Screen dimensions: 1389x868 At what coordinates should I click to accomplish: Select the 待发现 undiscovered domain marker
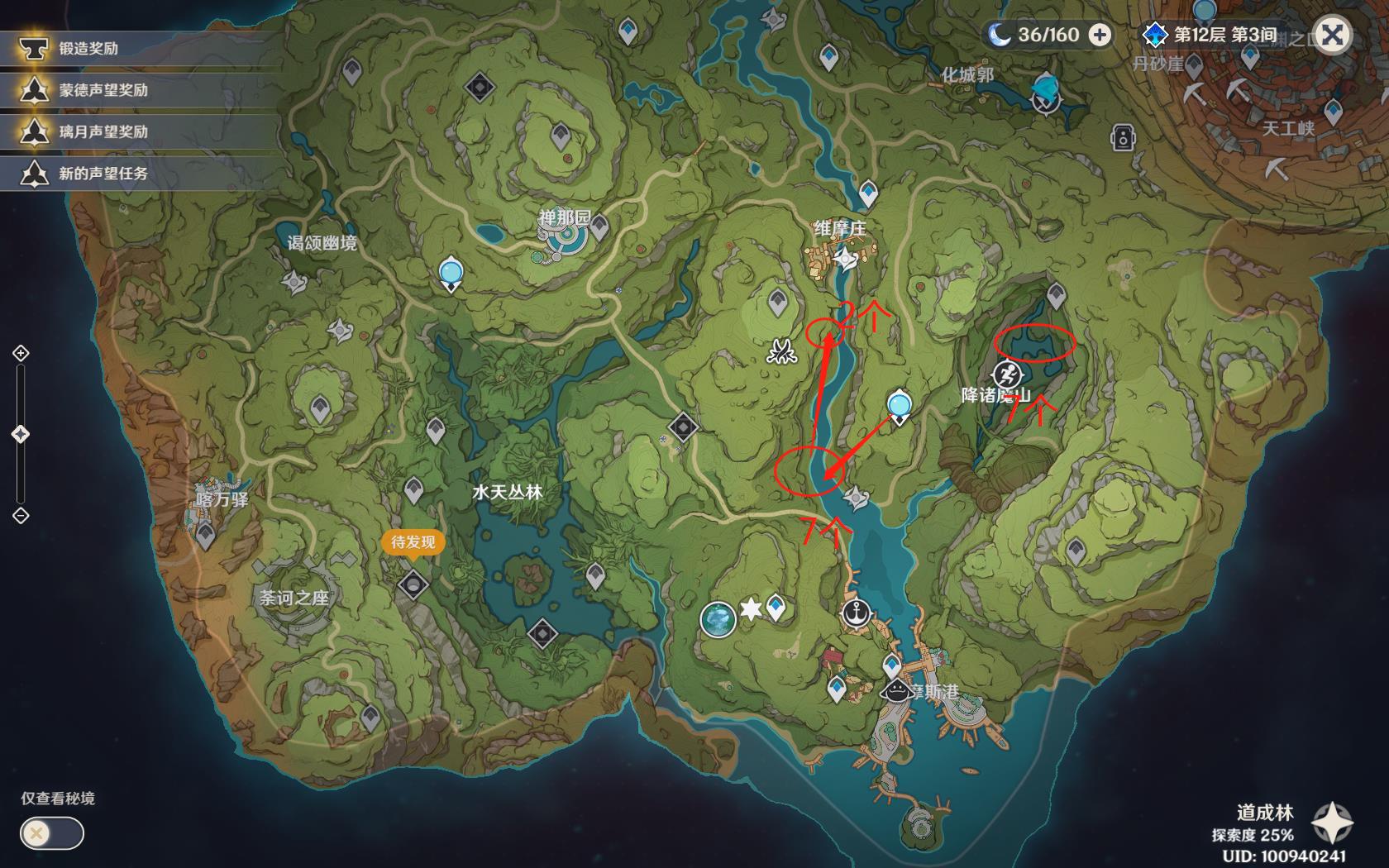coord(413,584)
